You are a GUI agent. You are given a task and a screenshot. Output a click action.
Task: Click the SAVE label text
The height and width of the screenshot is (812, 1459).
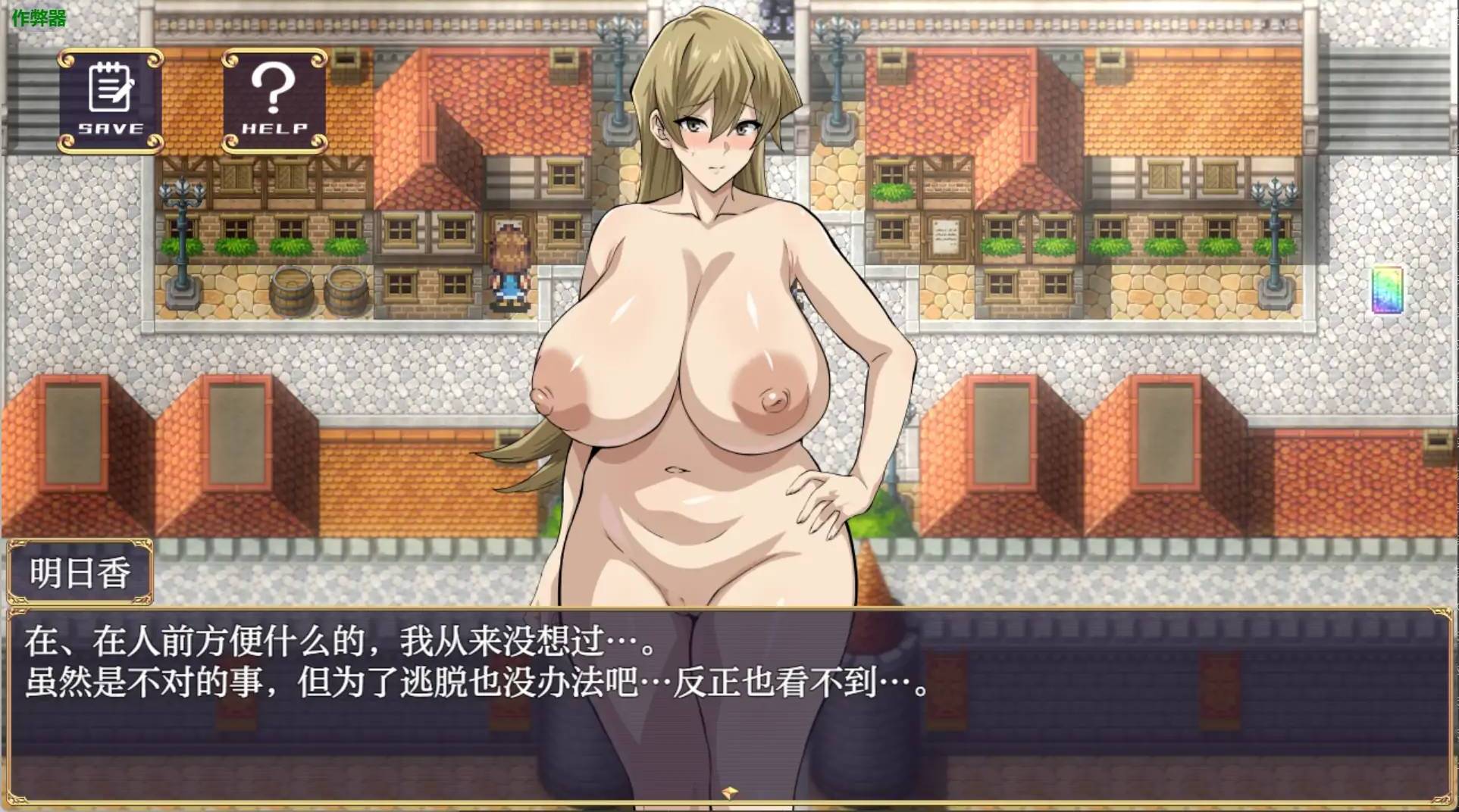coord(110,129)
